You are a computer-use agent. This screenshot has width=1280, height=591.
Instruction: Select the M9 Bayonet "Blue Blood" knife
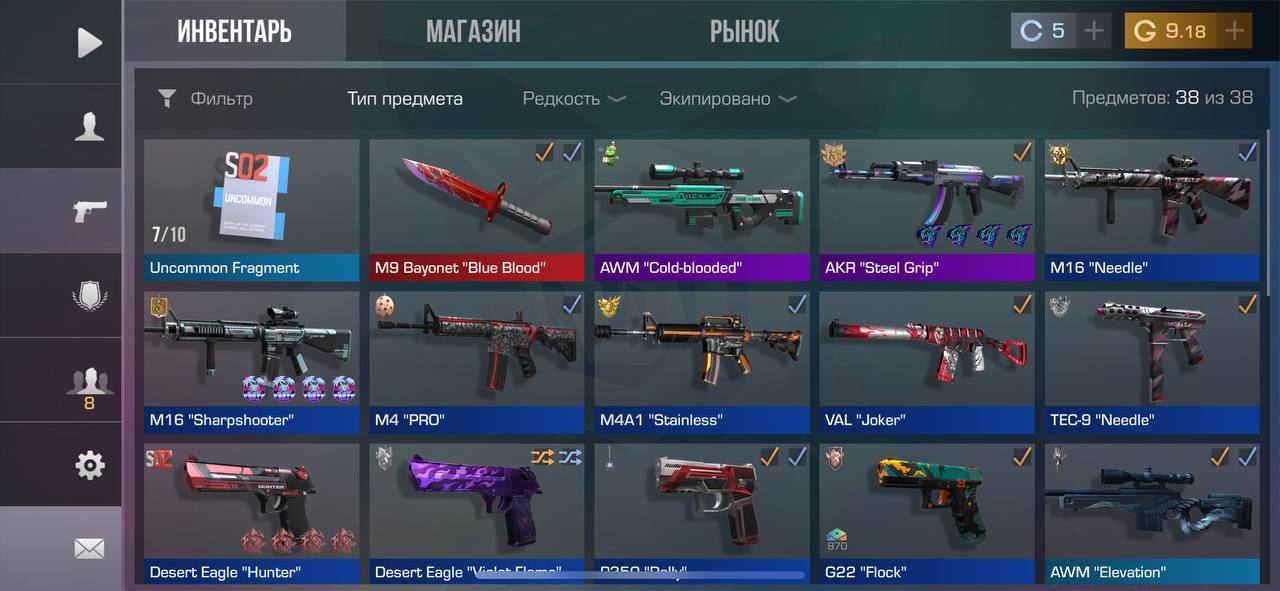(476, 209)
